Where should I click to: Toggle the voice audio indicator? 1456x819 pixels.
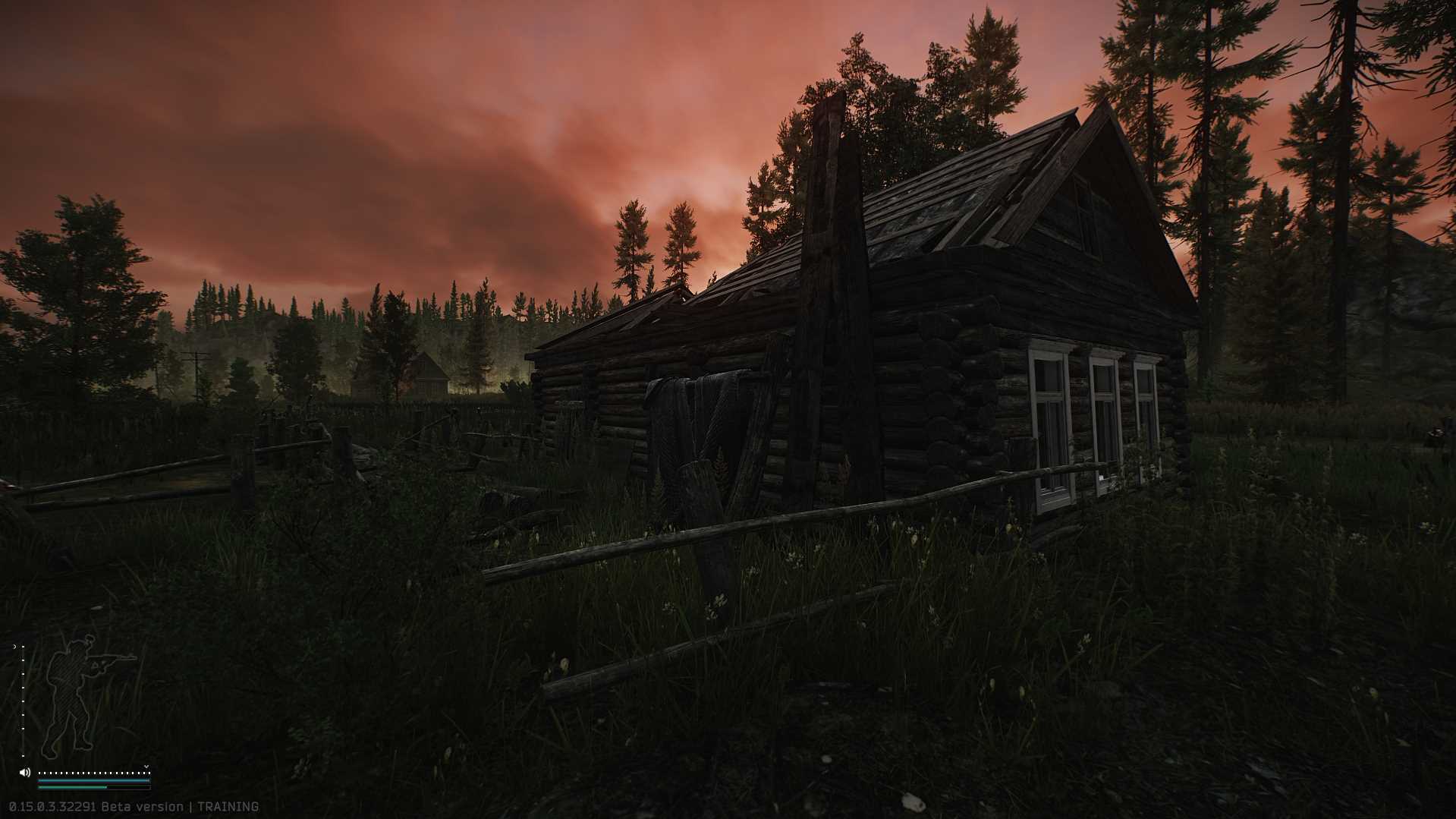[x=24, y=773]
